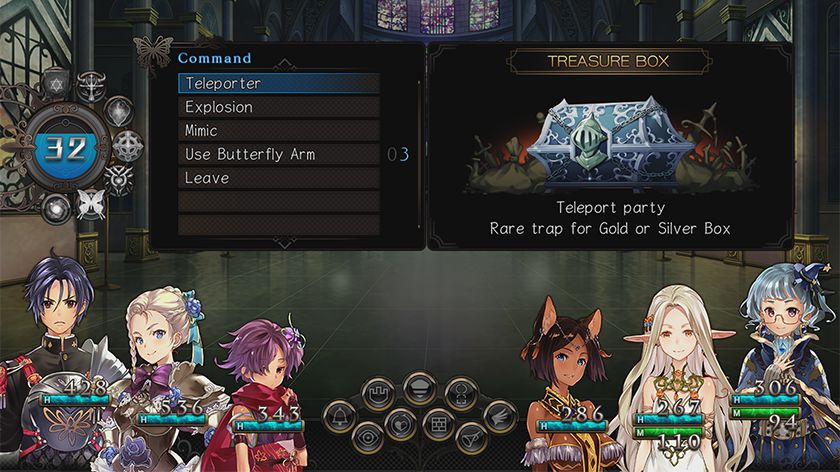This screenshot has height=472, width=840.
Task: Choose the Explosion trap option
Action: coord(279,107)
